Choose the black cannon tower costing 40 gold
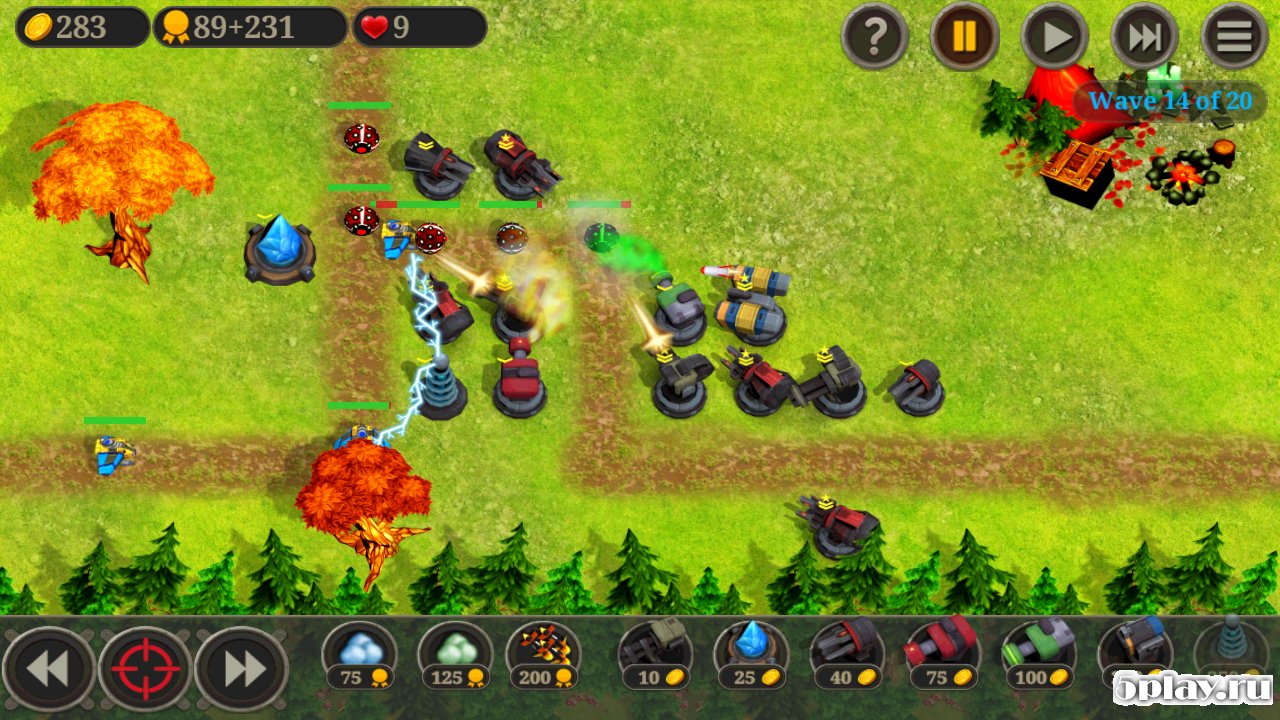 coord(847,654)
